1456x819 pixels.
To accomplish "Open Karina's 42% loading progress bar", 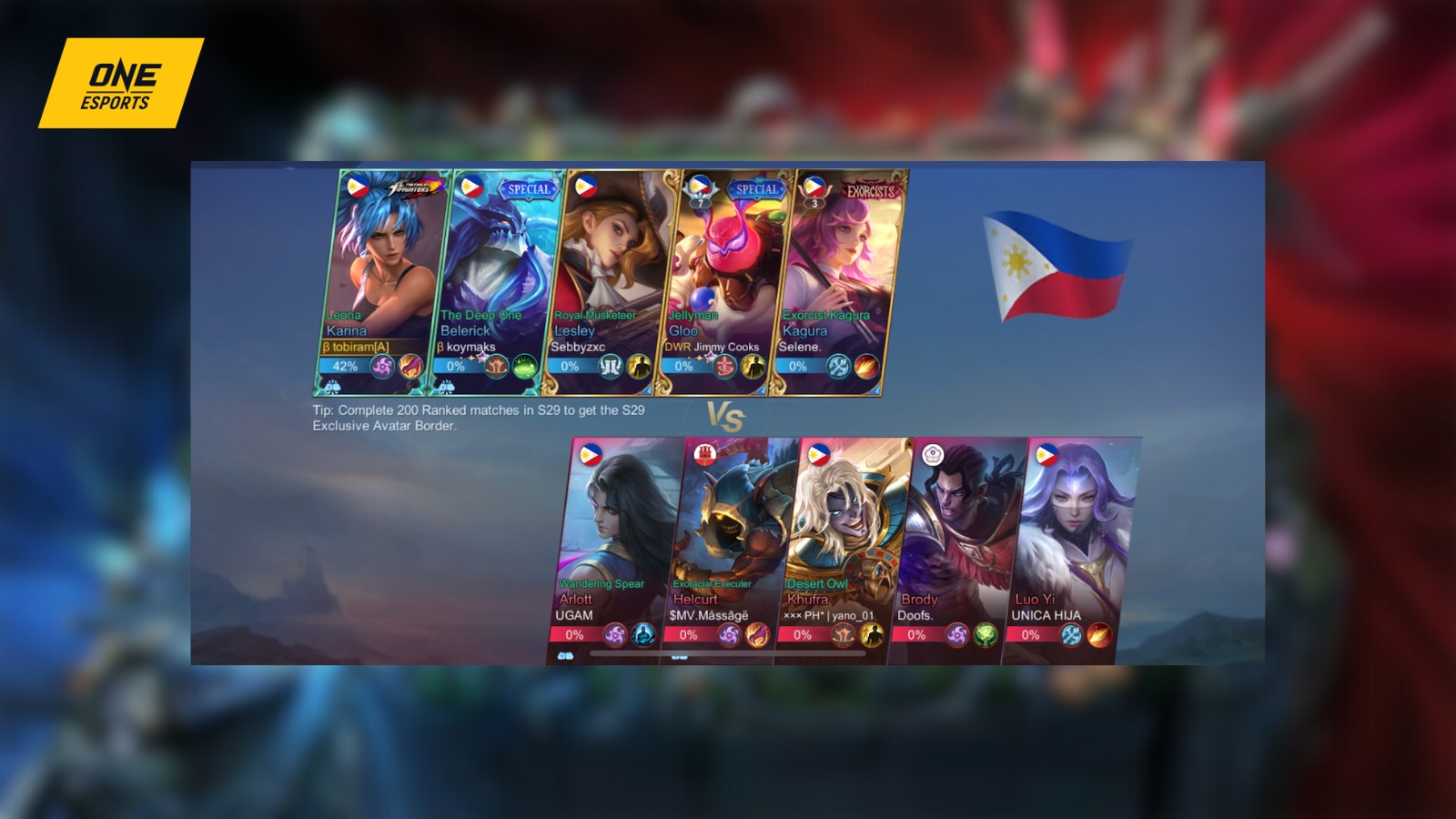I will point(346,368).
